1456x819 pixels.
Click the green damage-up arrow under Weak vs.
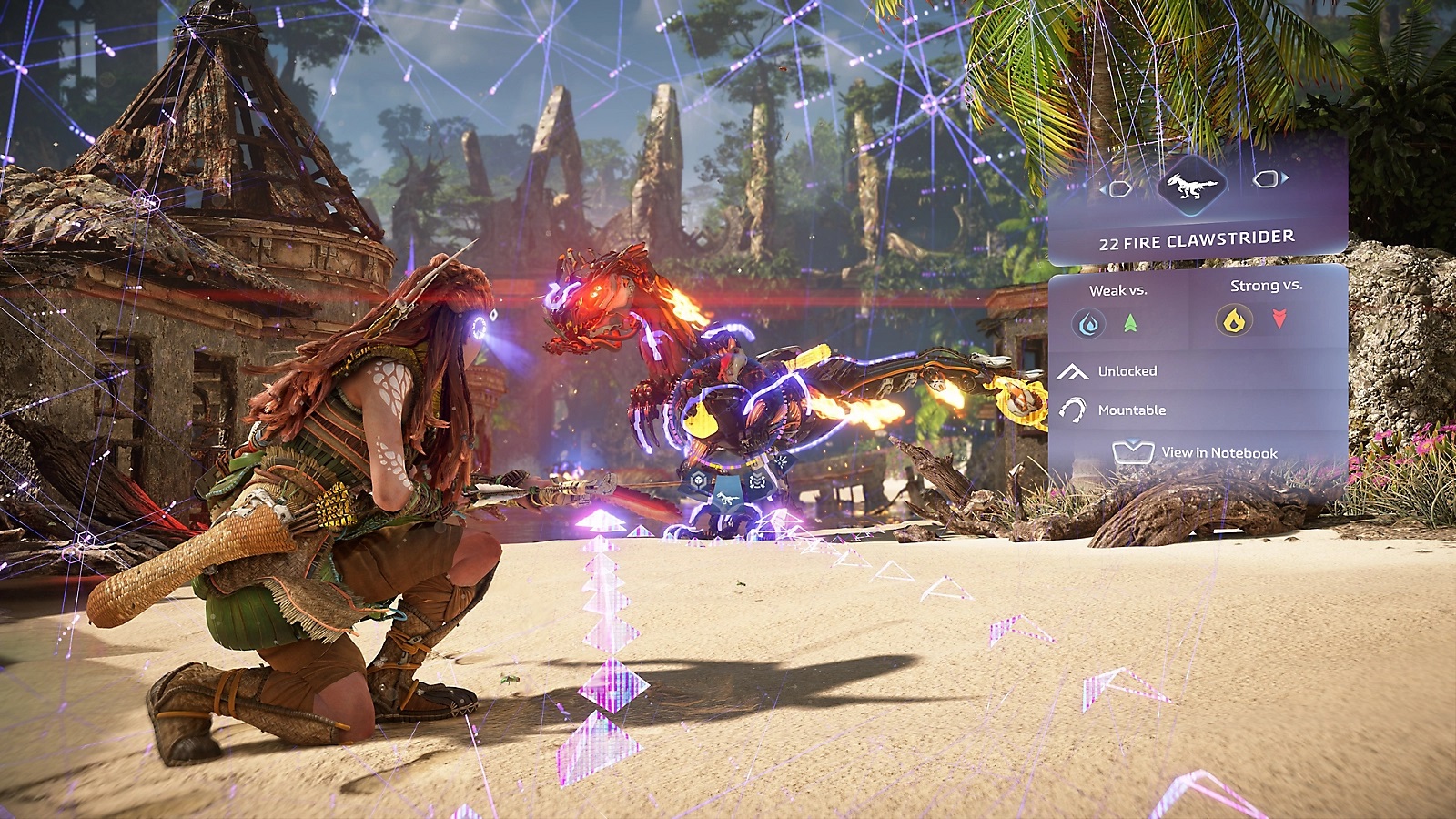(x=1130, y=322)
